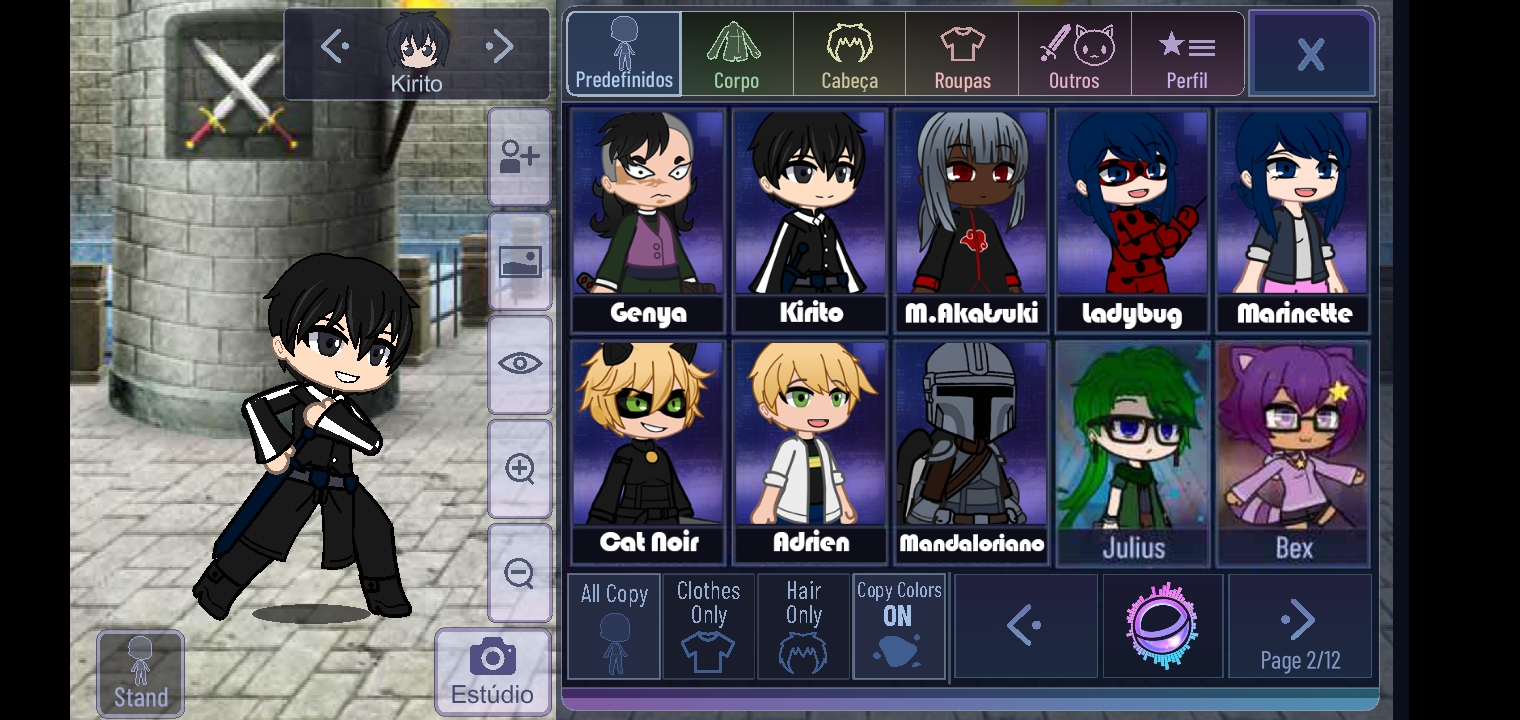Open the Perfil tab
1520x720 pixels.
[1187, 54]
